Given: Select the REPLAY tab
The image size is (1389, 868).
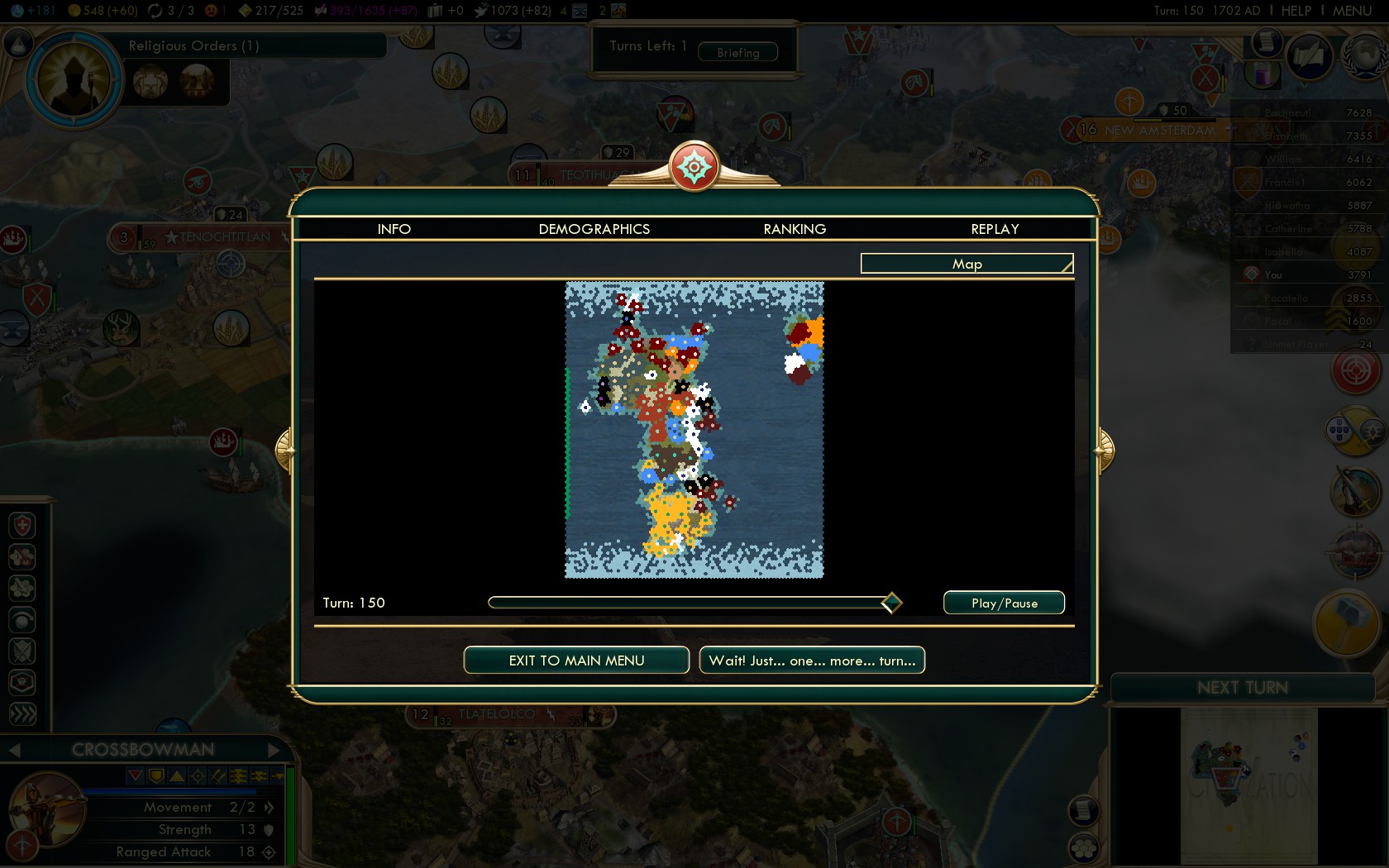Looking at the screenshot, I should [995, 229].
